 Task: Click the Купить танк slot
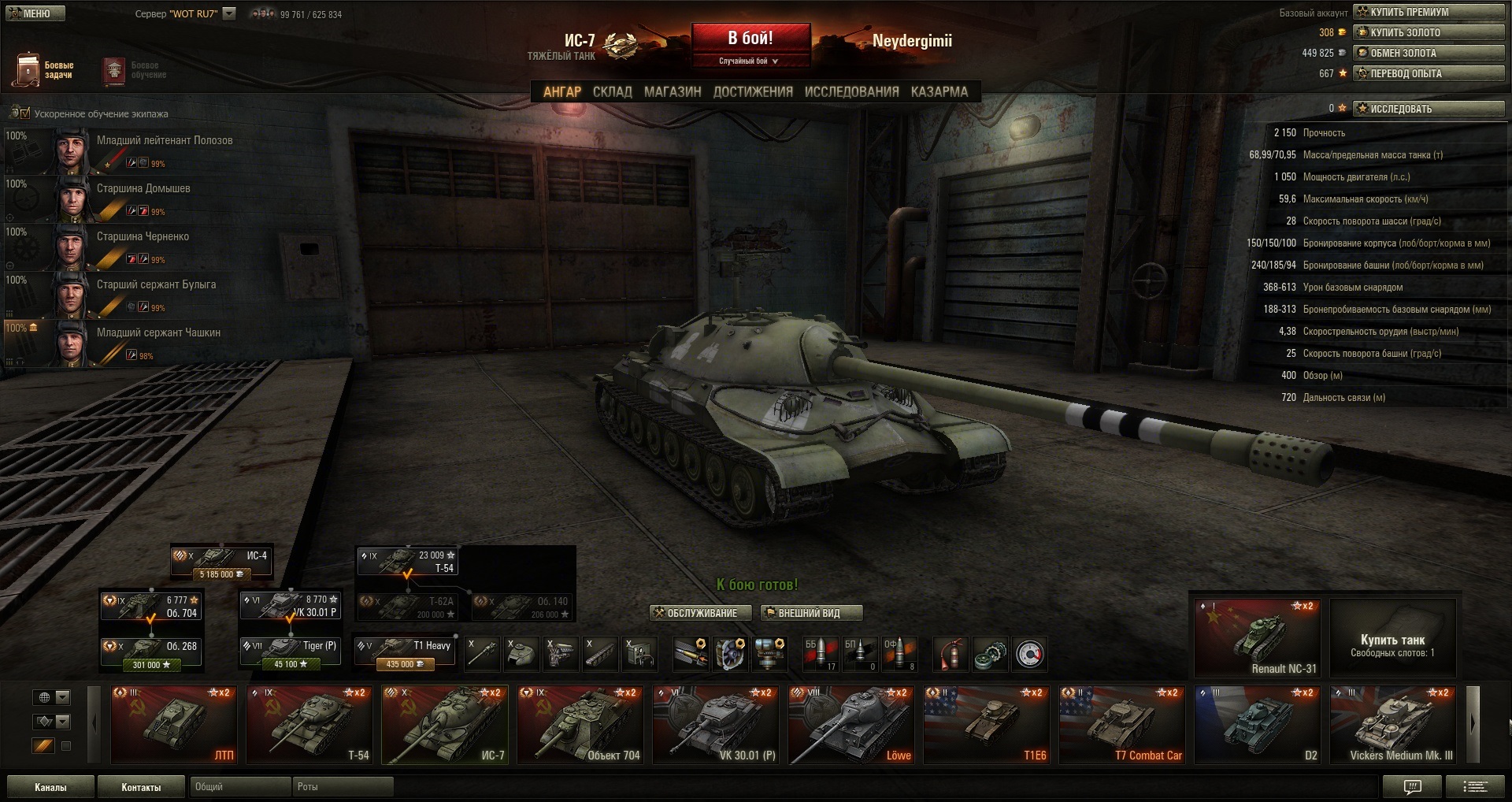(1392, 638)
